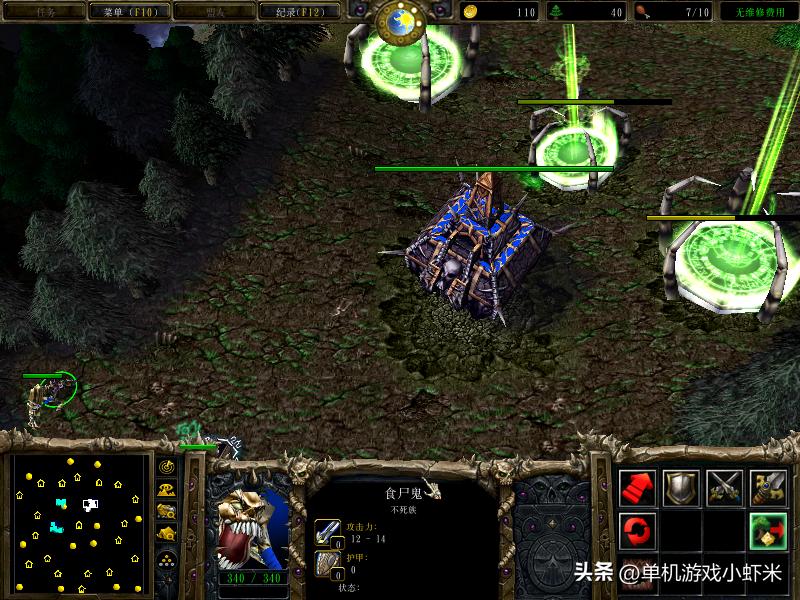
Task: Activate the single sword Attack command
Action: (x=769, y=487)
